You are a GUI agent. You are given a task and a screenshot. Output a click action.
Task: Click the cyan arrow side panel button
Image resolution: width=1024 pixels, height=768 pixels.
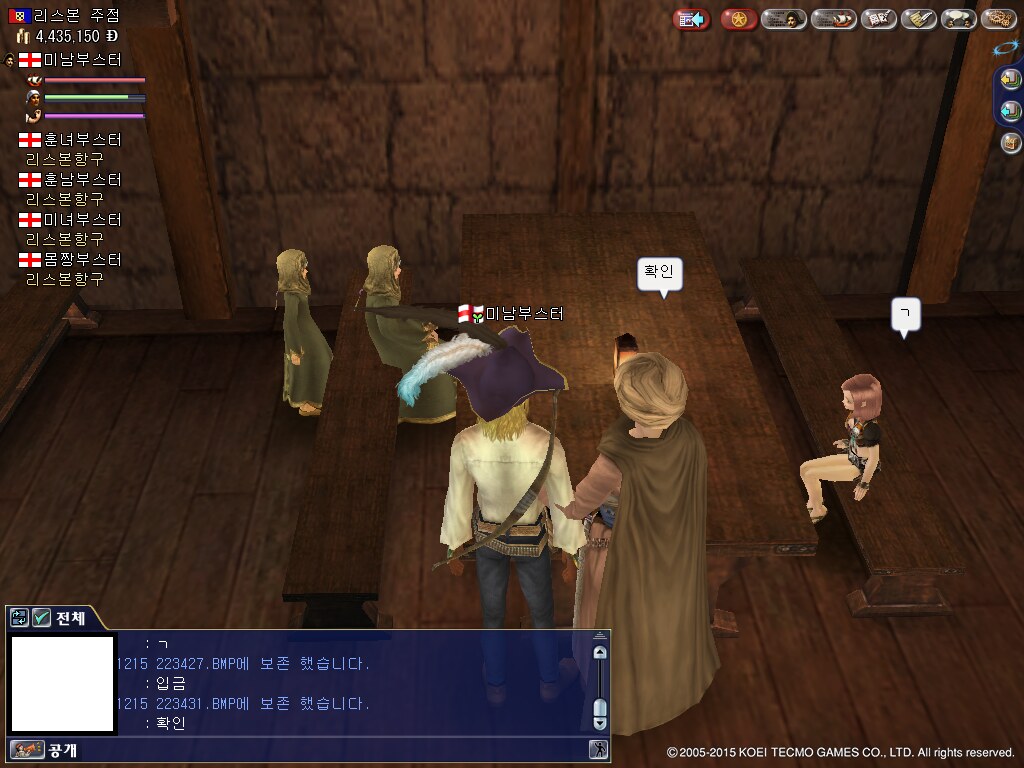point(1010,111)
